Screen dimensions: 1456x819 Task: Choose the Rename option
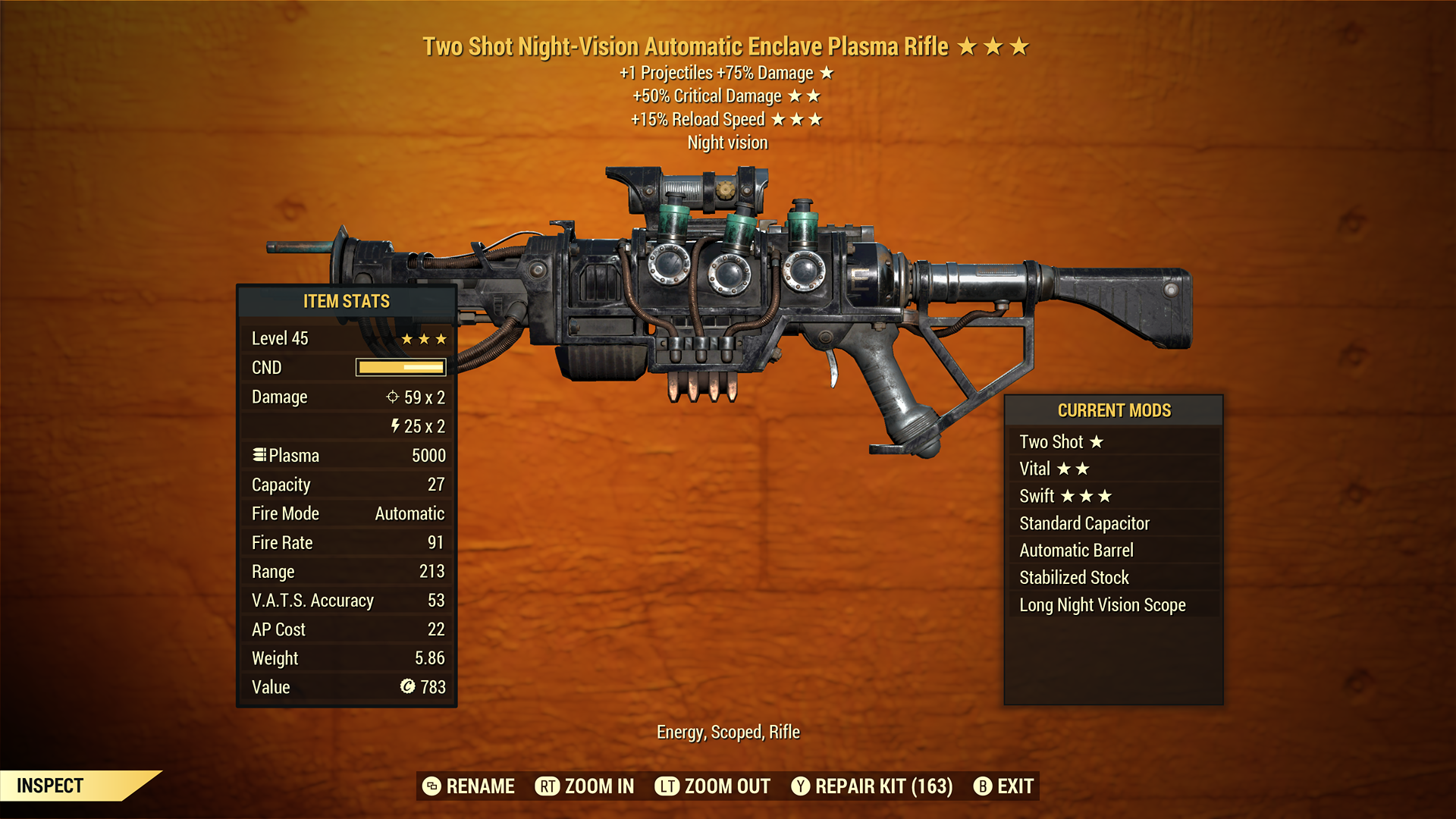click(469, 786)
